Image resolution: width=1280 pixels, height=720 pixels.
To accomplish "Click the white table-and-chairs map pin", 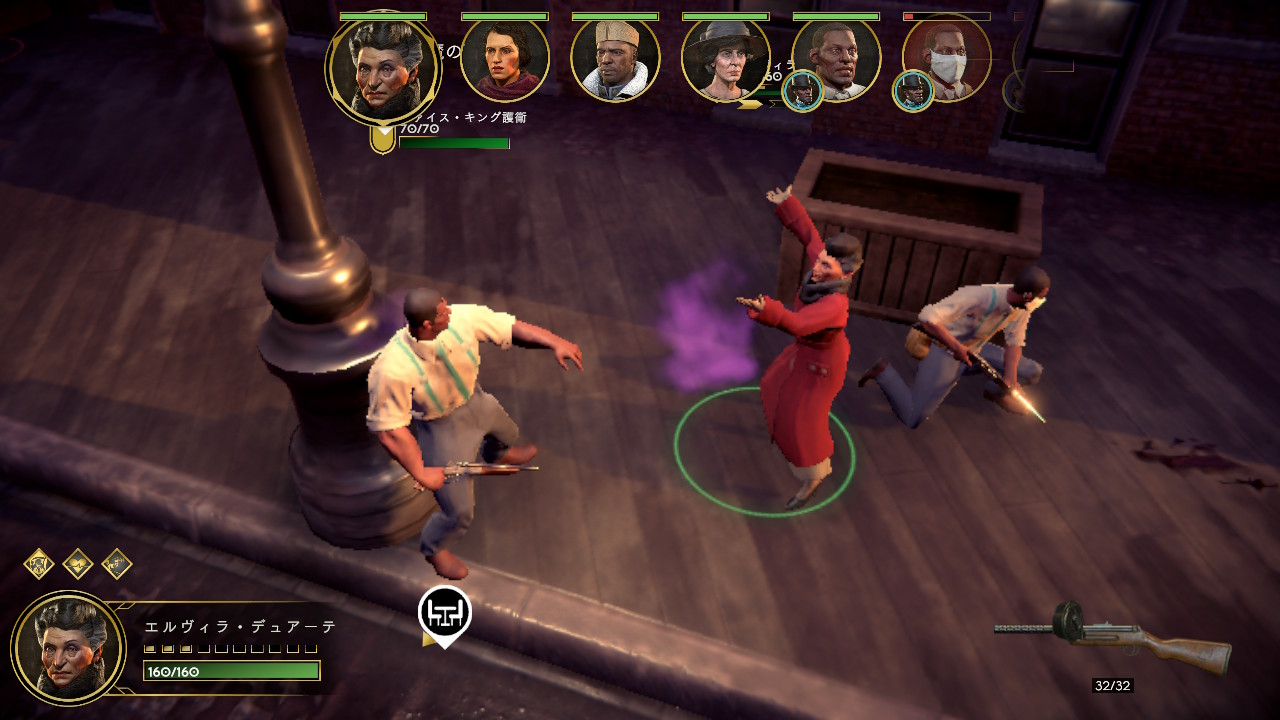I will coord(444,613).
